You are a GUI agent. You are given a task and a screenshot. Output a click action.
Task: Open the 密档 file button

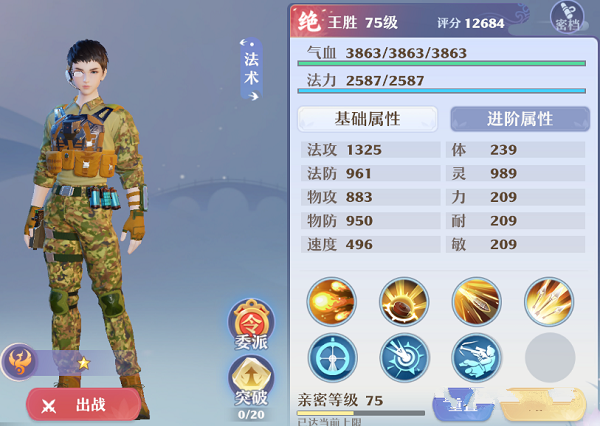568,17
